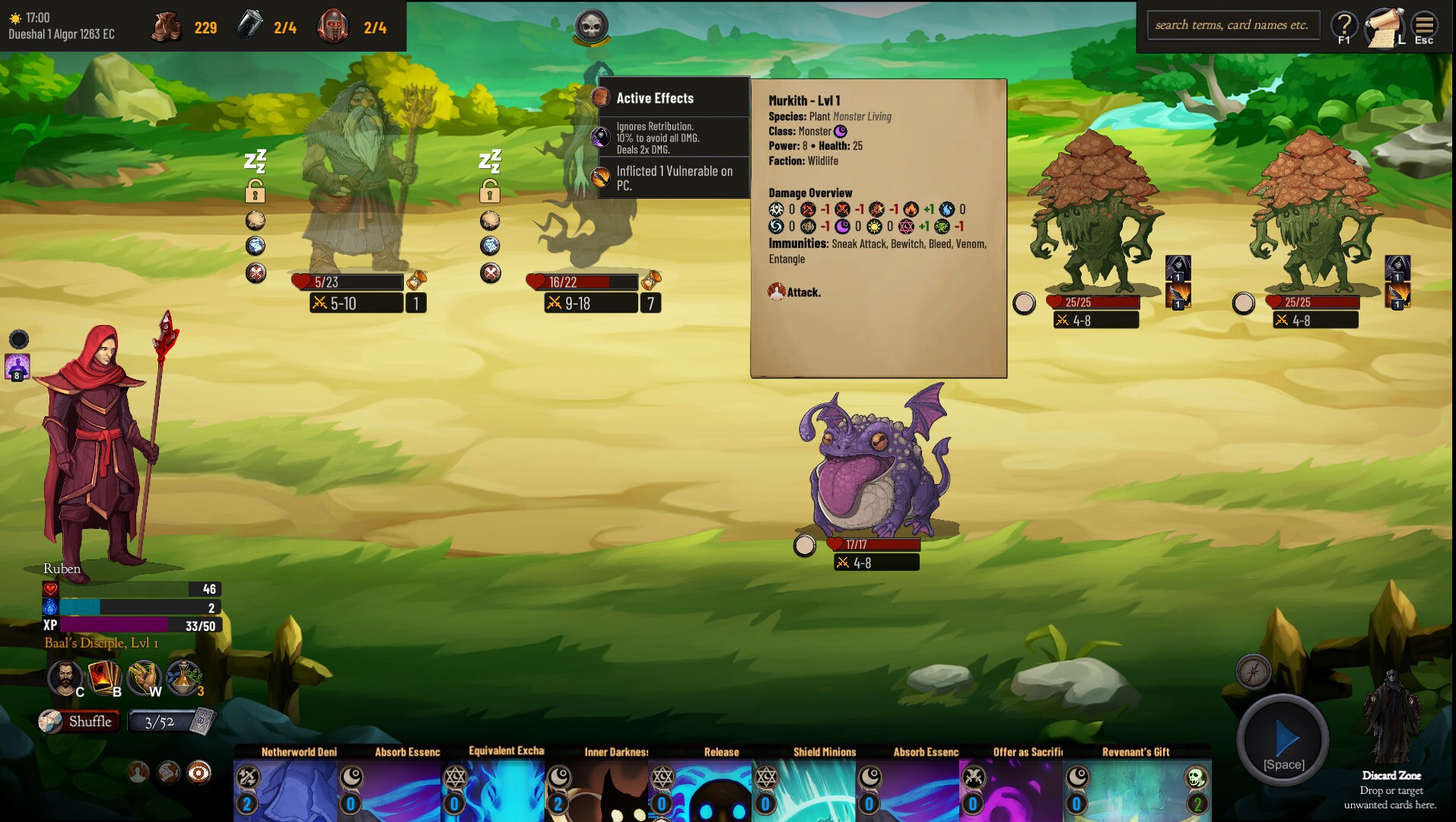Open the Esc hamburger menu

(x=1423, y=25)
